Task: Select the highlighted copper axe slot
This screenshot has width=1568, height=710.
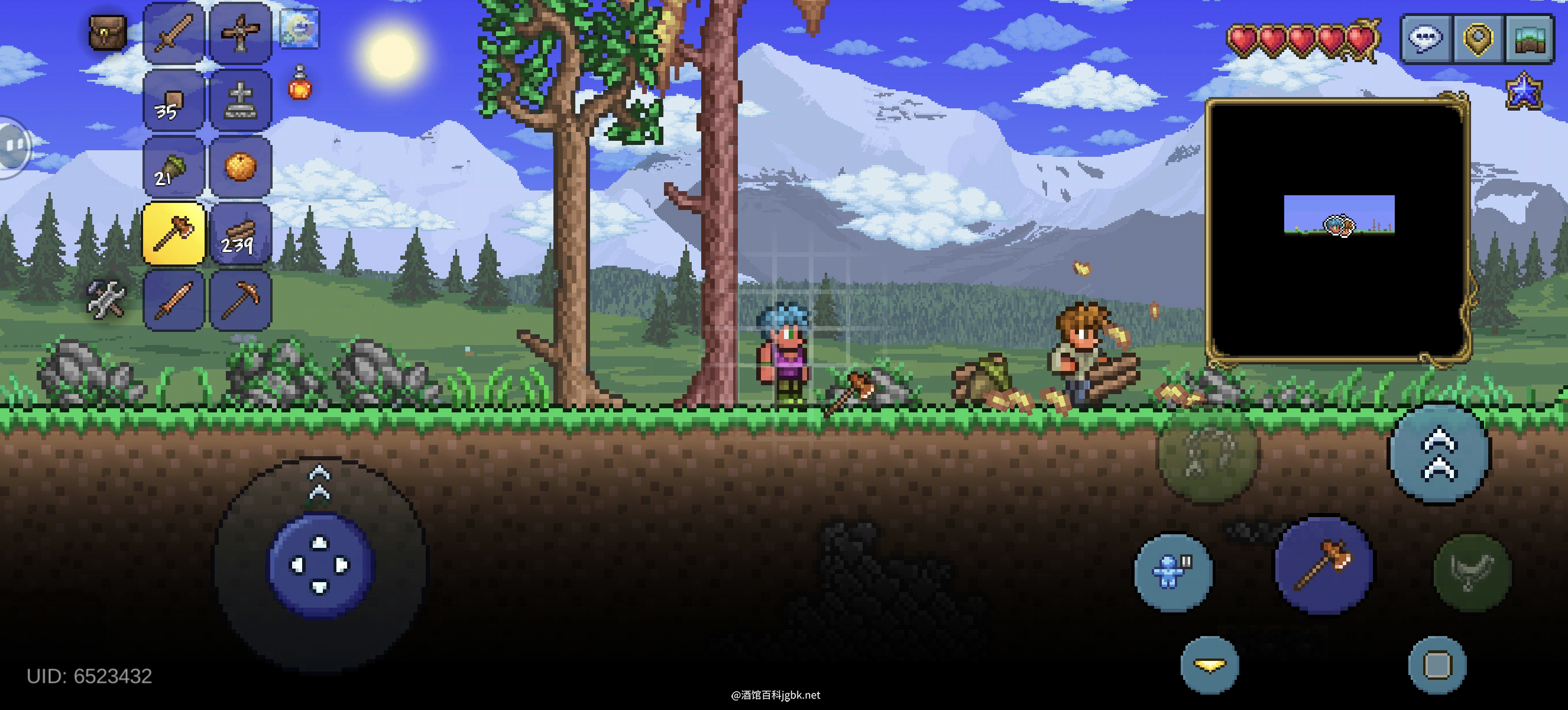Action: [174, 234]
